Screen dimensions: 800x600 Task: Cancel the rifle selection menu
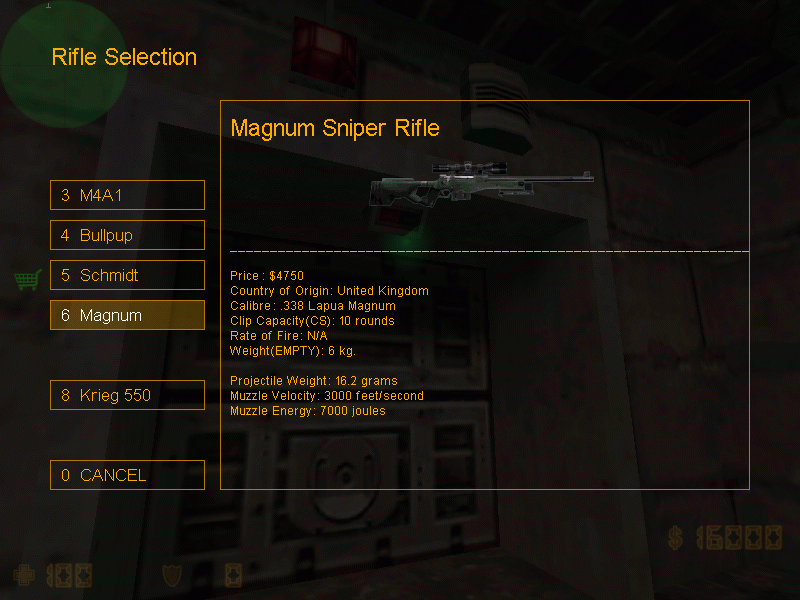point(127,475)
